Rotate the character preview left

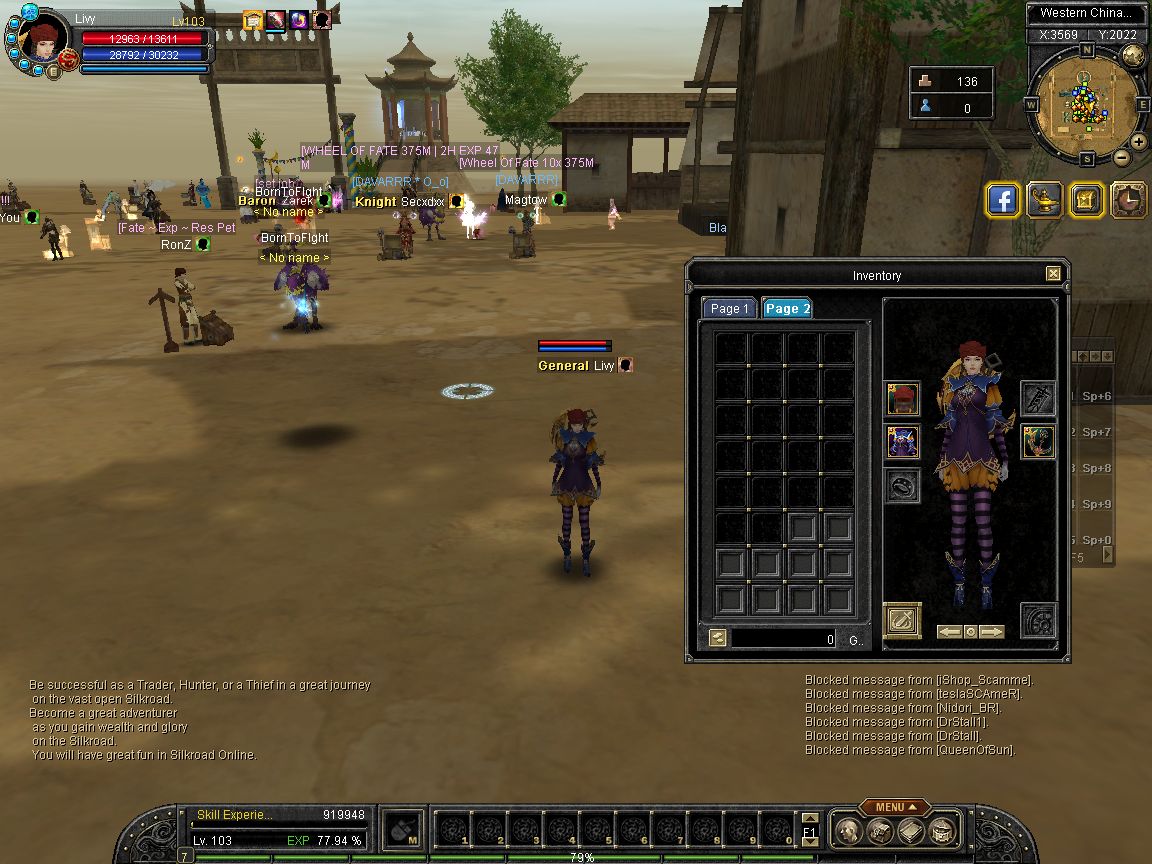[949, 632]
